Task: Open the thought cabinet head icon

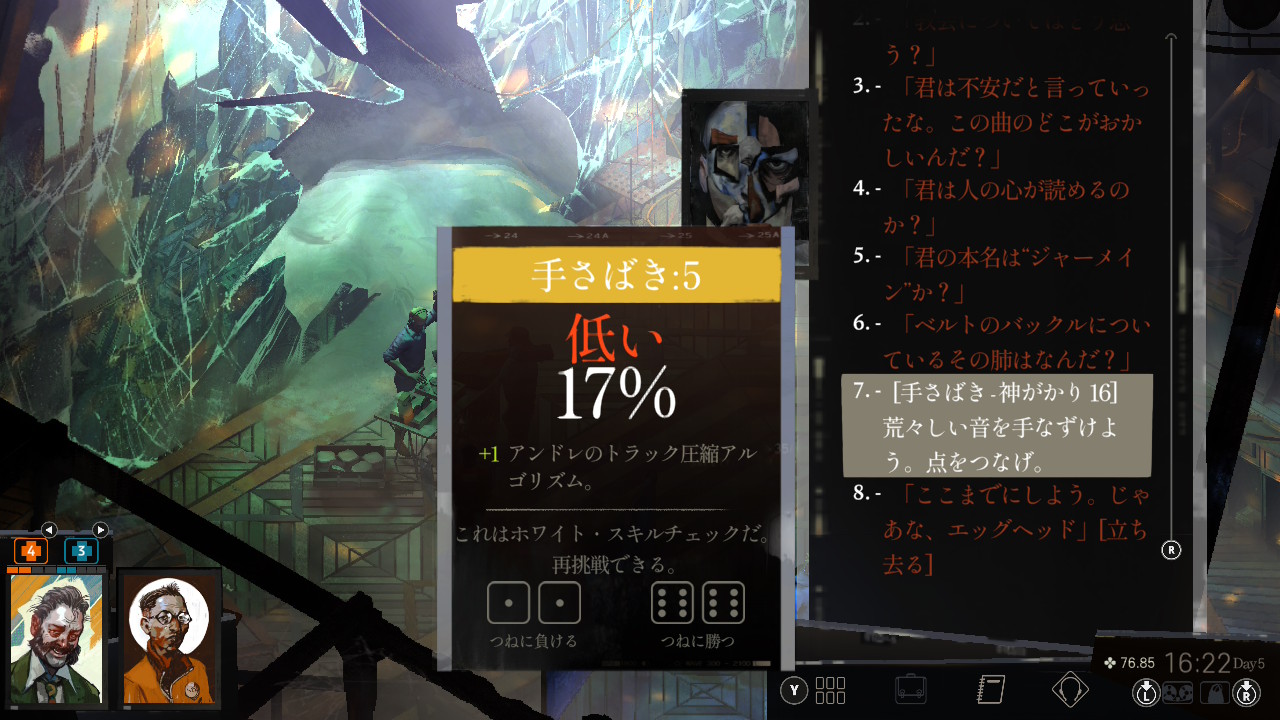Action: 1070,689
